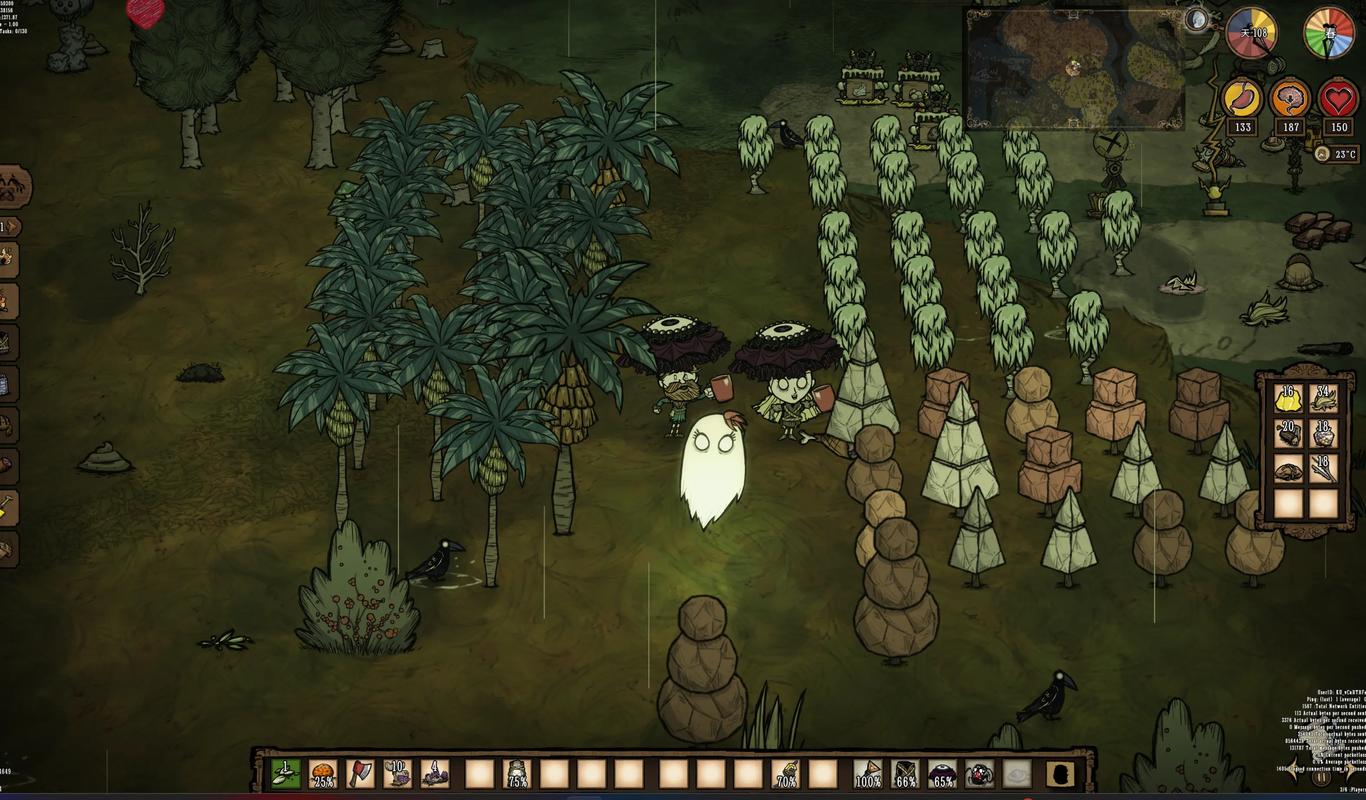
Task: Open the top crafting tab with paw print
Action: [x=14, y=187]
